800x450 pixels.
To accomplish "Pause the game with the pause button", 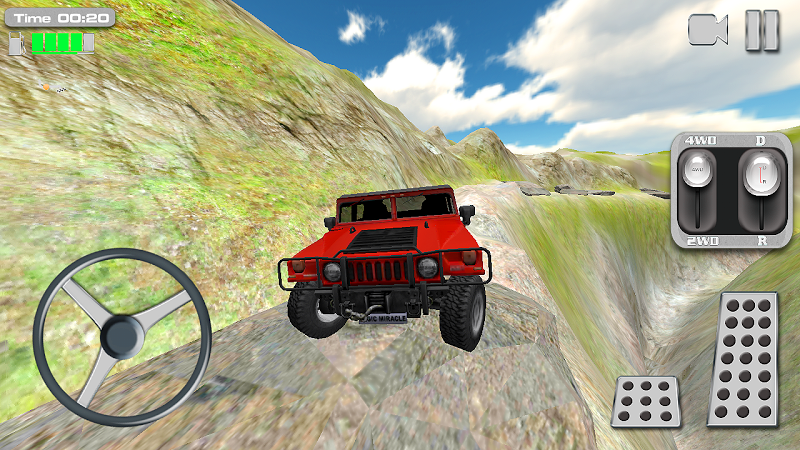I will [x=762, y=30].
